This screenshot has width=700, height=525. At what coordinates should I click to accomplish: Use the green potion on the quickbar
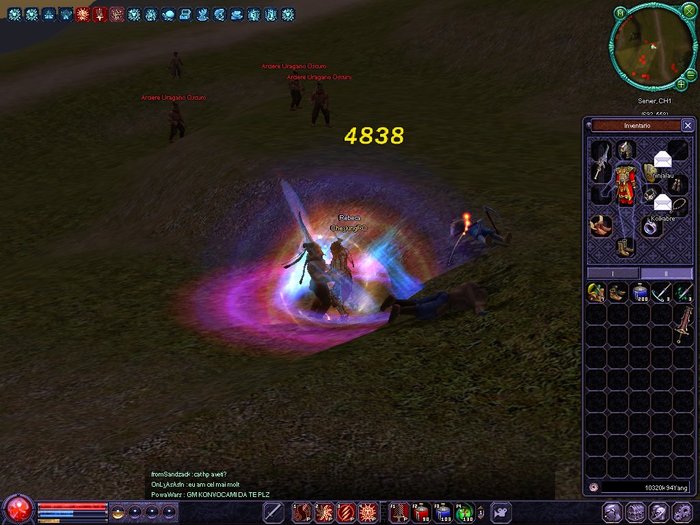point(464,513)
